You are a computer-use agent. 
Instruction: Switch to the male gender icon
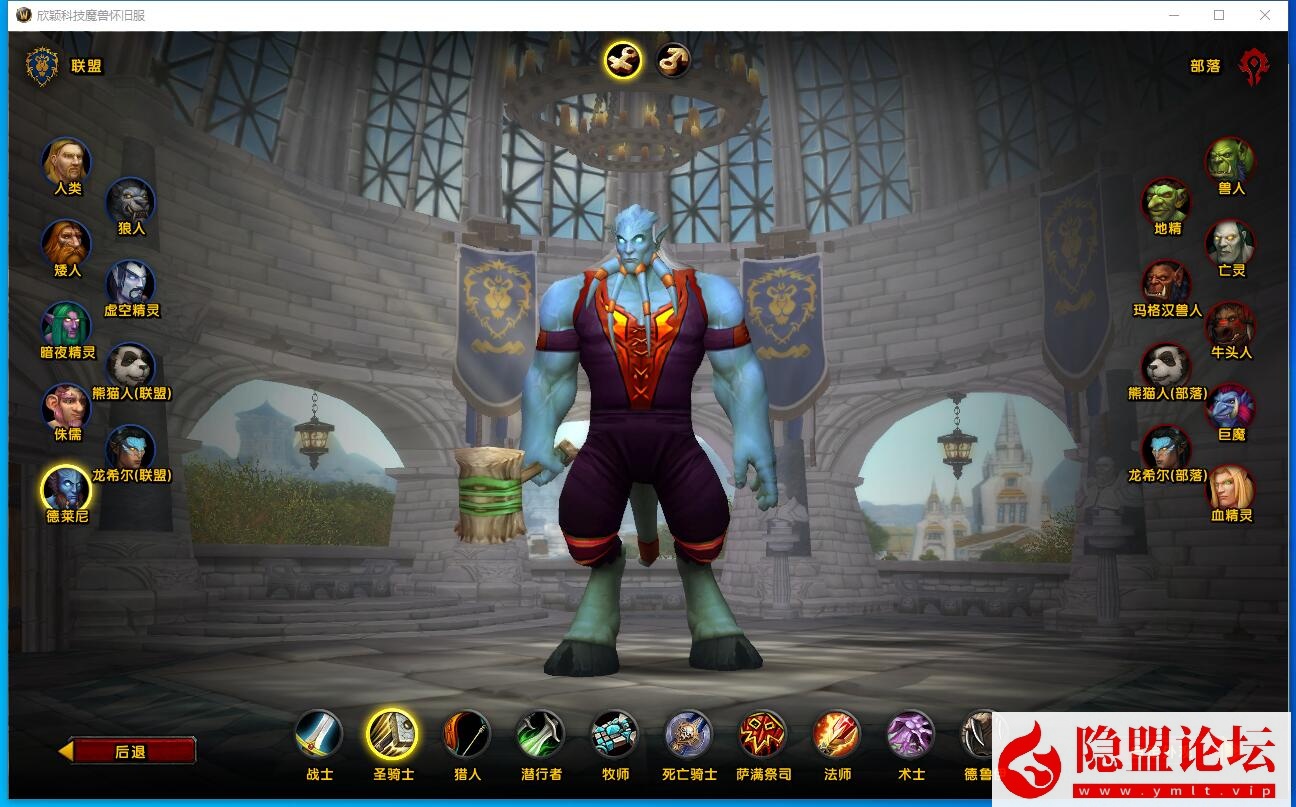[673, 61]
